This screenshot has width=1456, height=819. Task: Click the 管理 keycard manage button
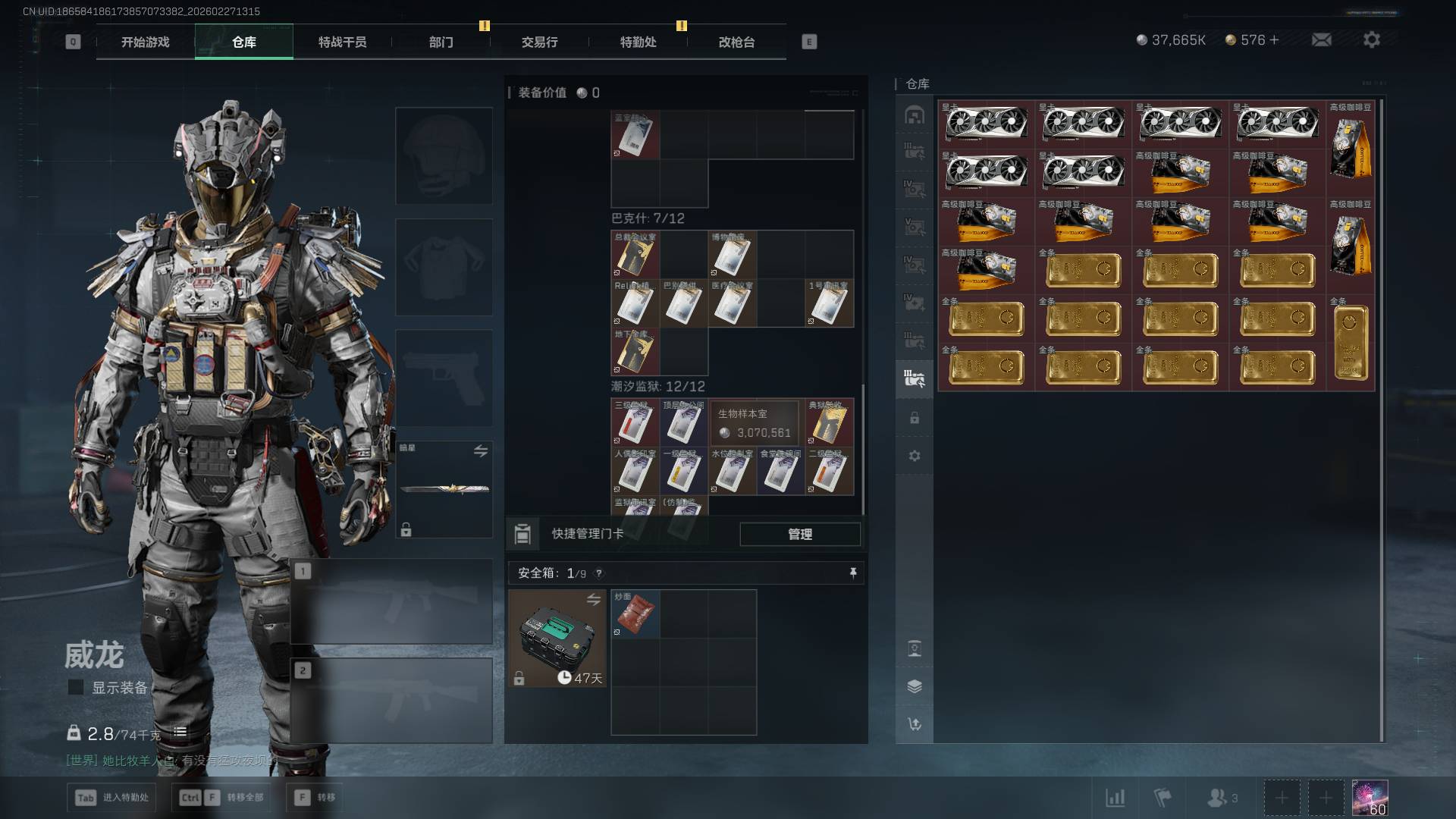click(800, 534)
